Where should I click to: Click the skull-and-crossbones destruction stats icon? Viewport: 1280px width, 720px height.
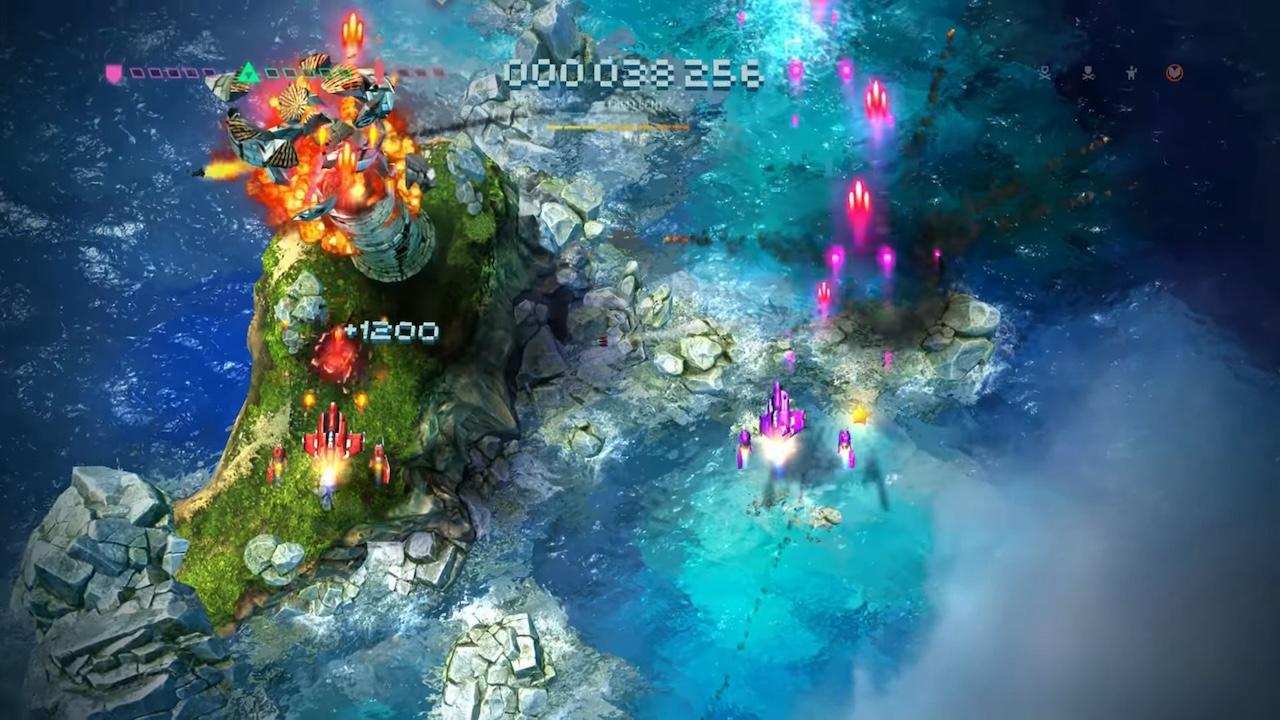coord(1088,73)
